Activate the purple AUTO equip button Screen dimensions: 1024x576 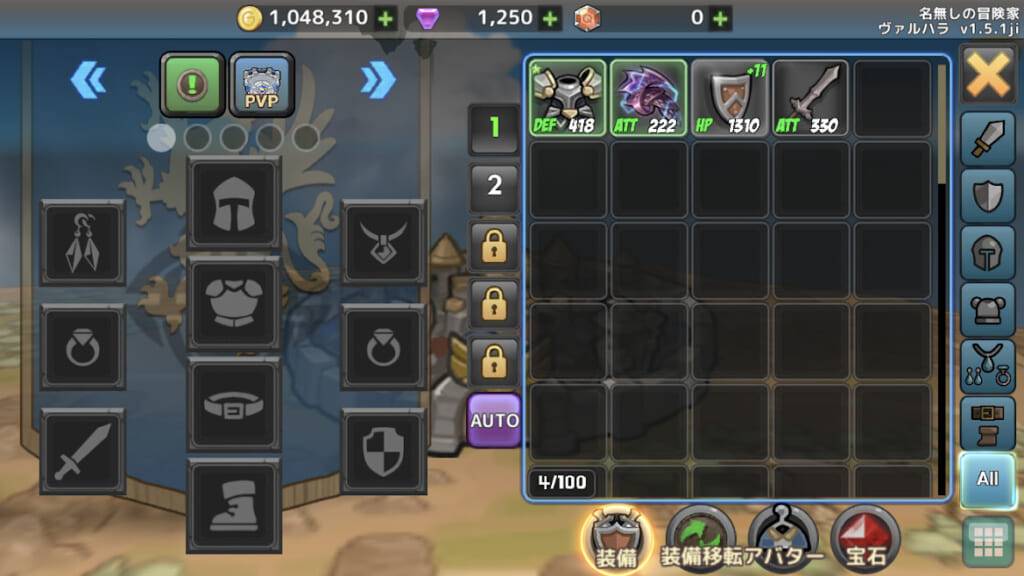[494, 418]
